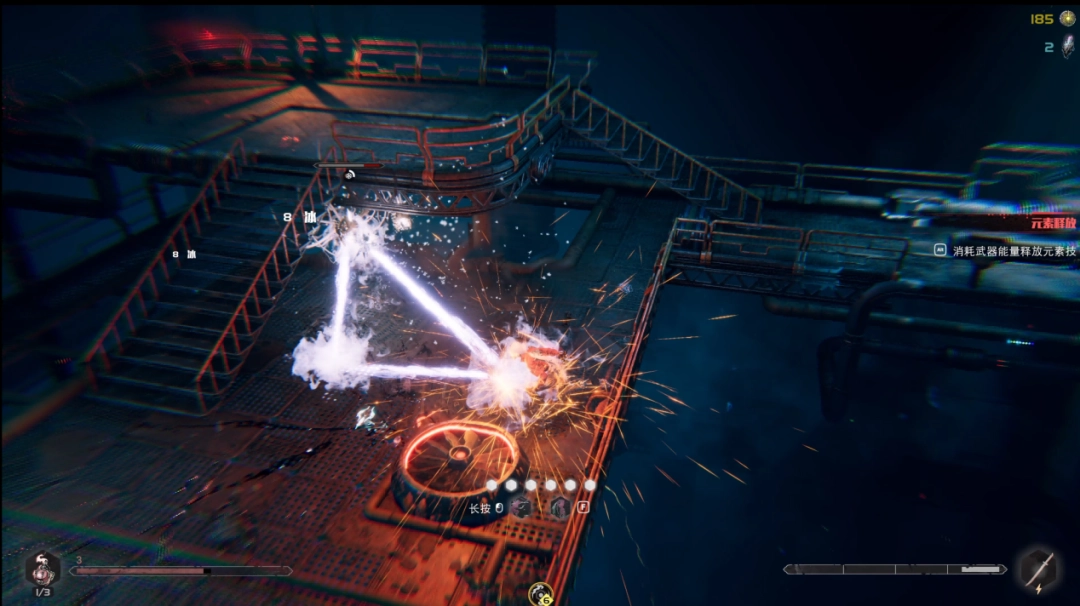Open the 元素释放 tutorial objective tracker

click(1054, 223)
